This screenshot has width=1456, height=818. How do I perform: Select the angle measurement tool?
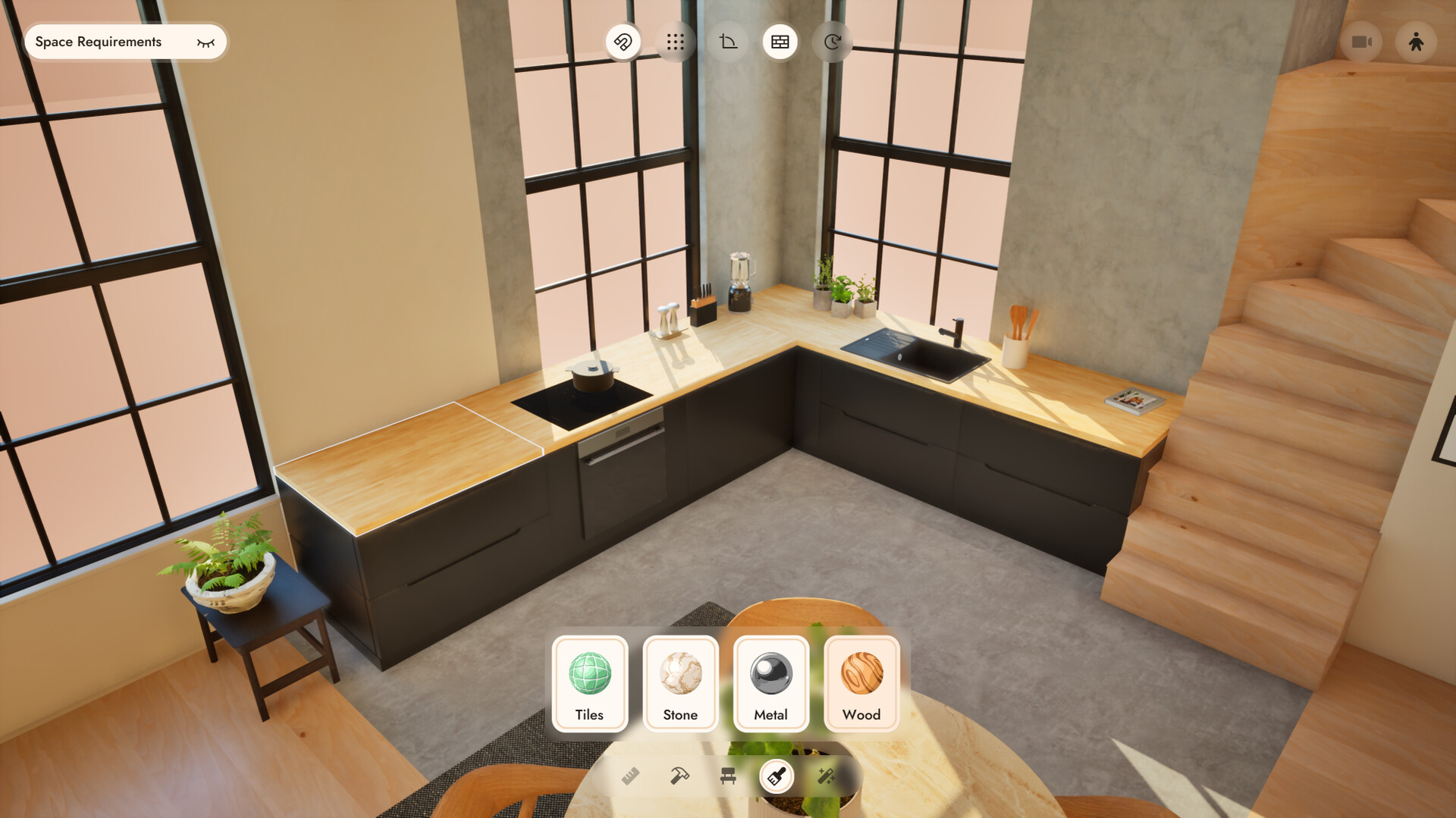coord(727,42)
